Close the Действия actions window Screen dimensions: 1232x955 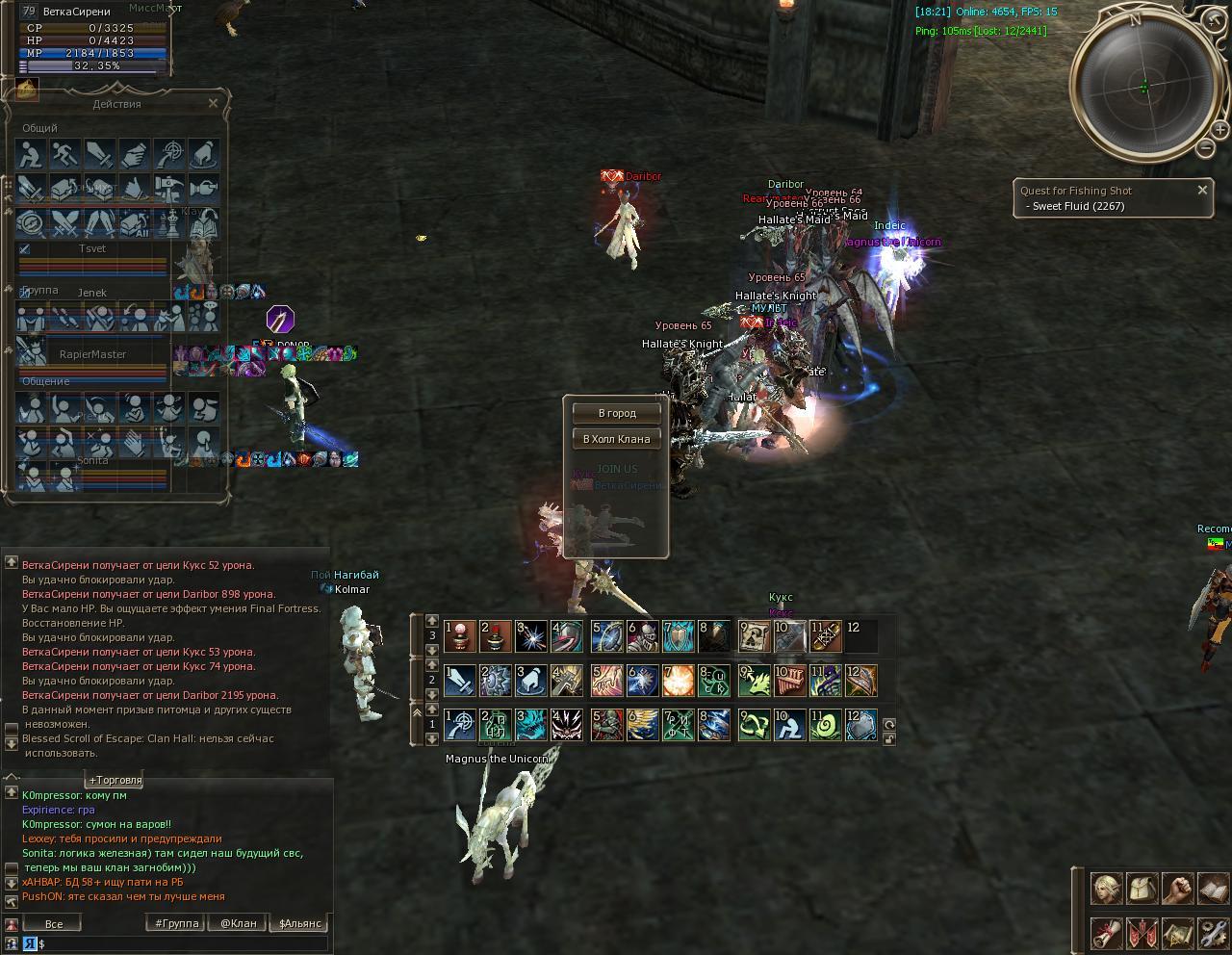click(214, 103)
